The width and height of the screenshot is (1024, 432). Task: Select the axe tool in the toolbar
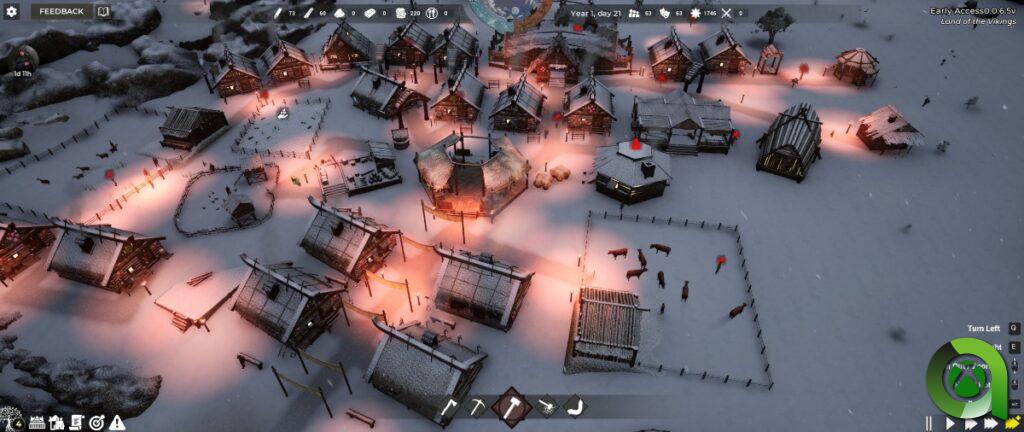tap(450, 407)
